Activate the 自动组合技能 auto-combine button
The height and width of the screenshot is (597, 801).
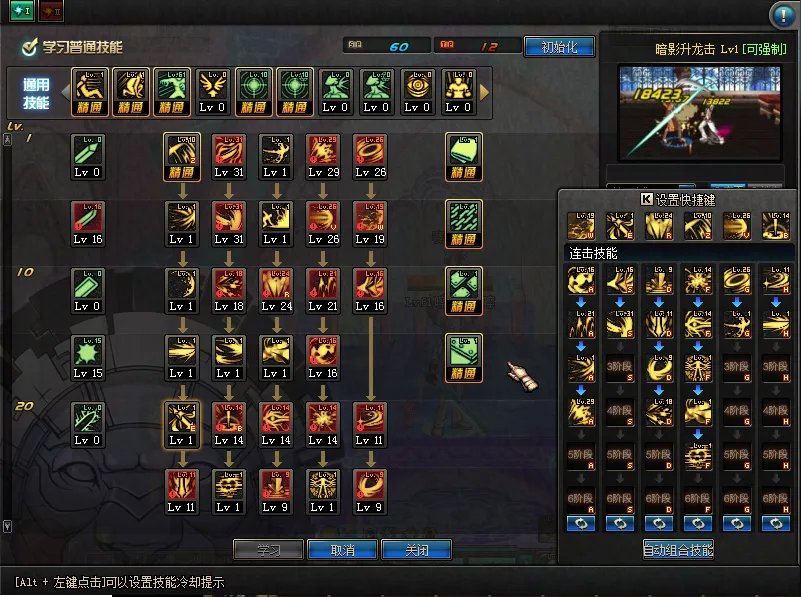point(678,549)
